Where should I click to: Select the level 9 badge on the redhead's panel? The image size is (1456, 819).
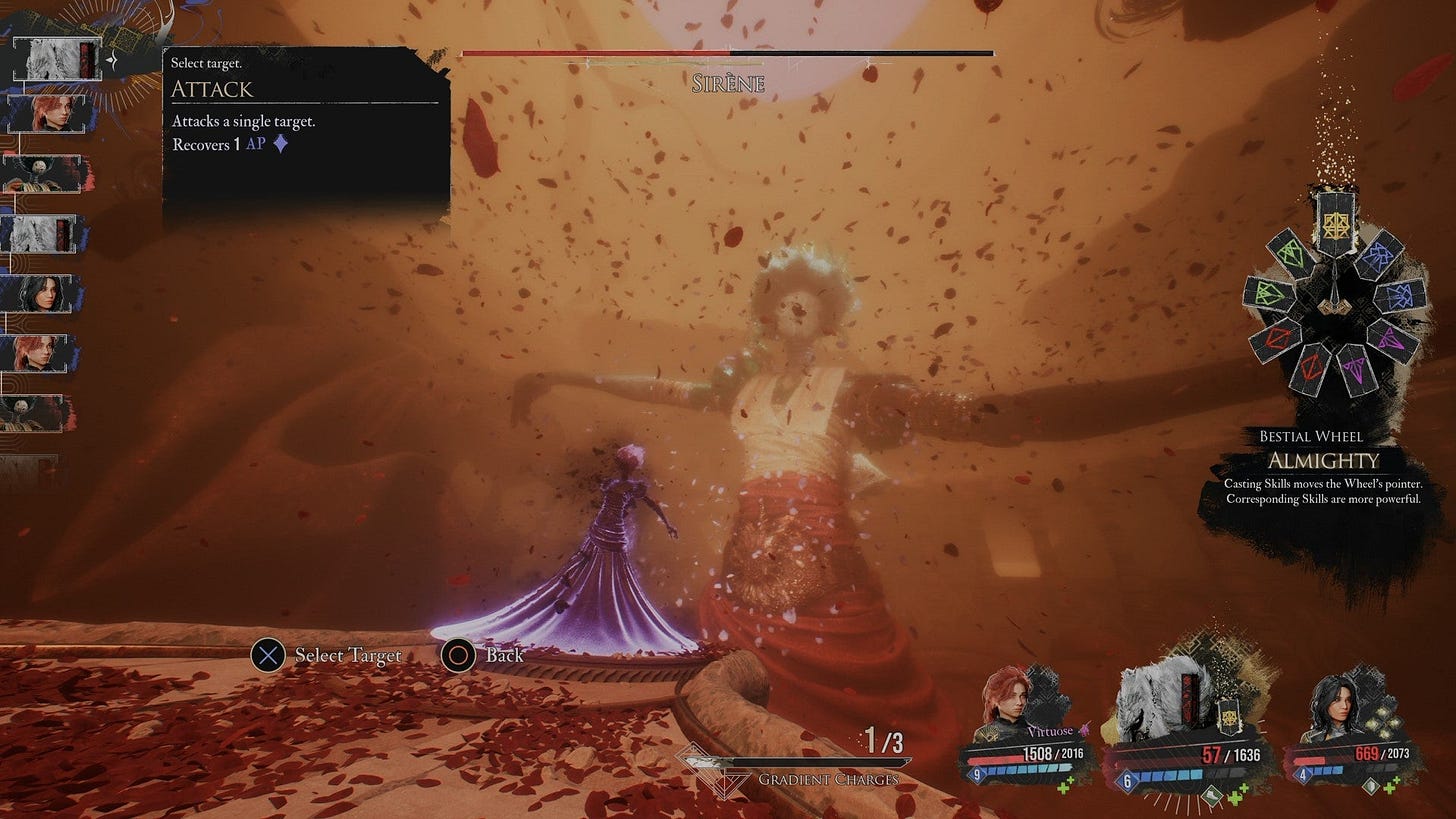click(976, 772)
